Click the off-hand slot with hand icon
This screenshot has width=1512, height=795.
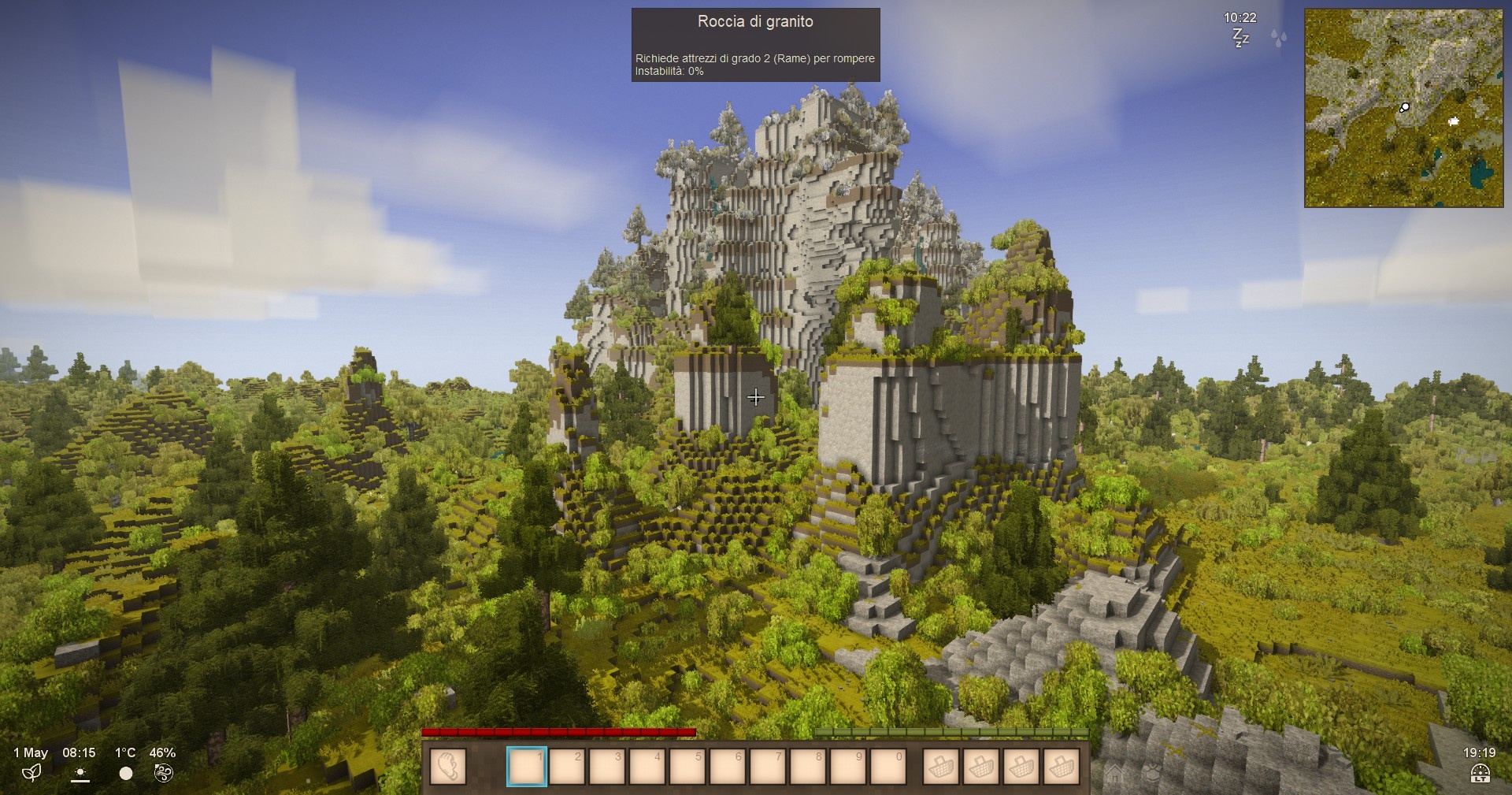(447, 767)
